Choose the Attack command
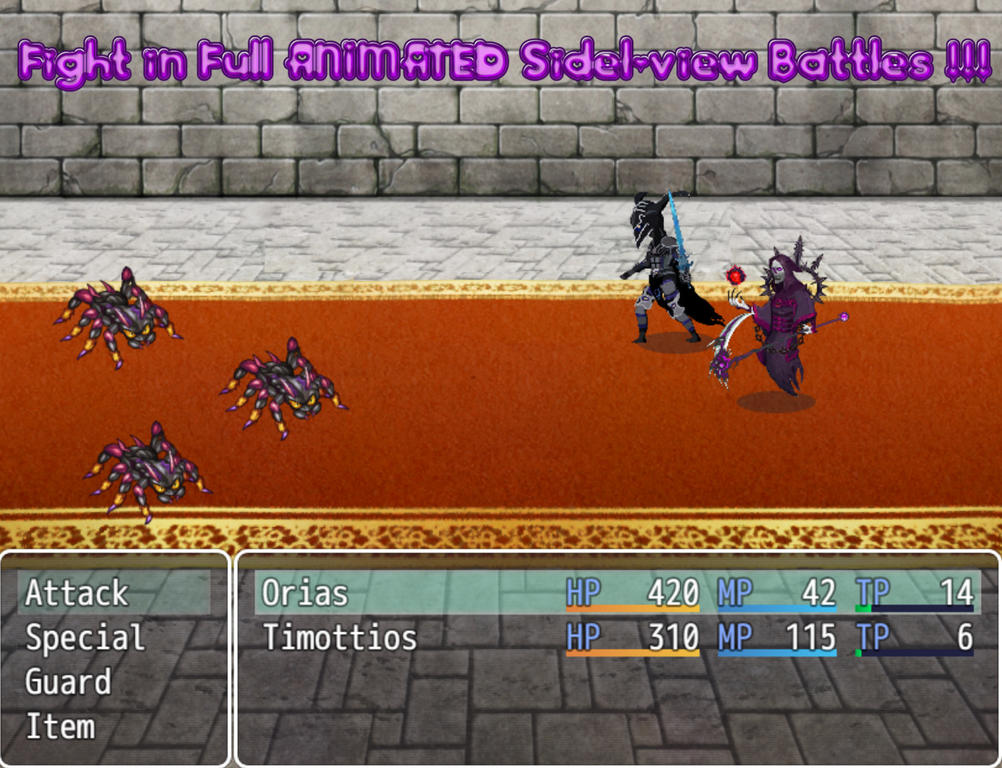 coord(77,593)
